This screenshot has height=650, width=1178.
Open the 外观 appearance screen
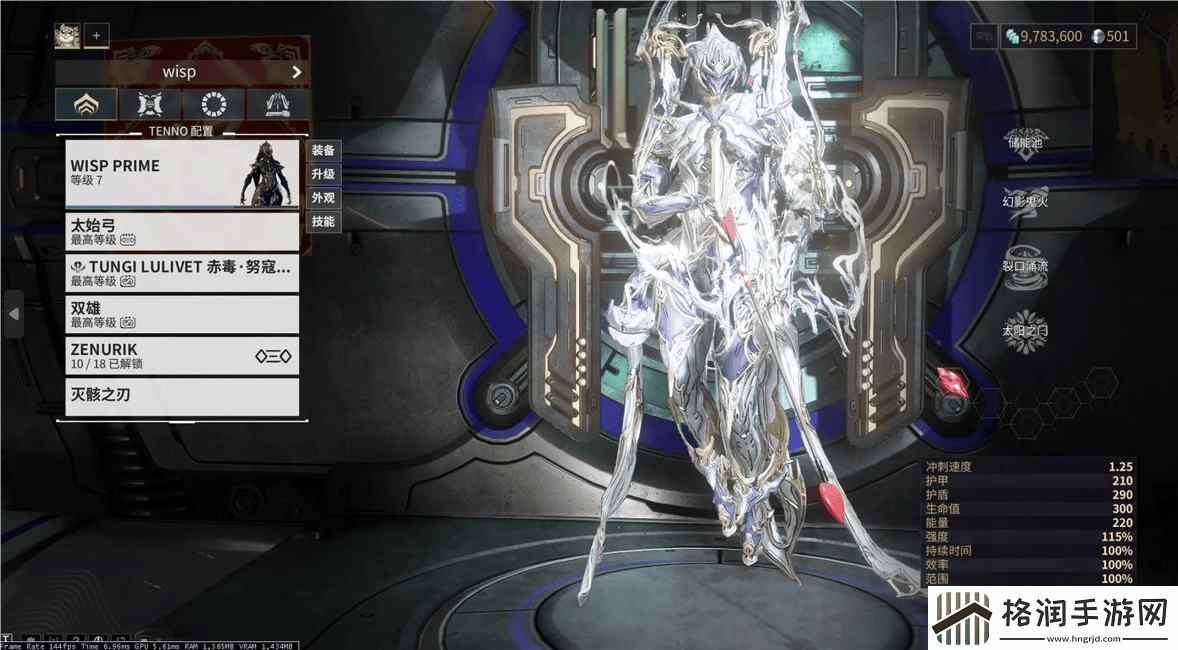coord(323,198)
